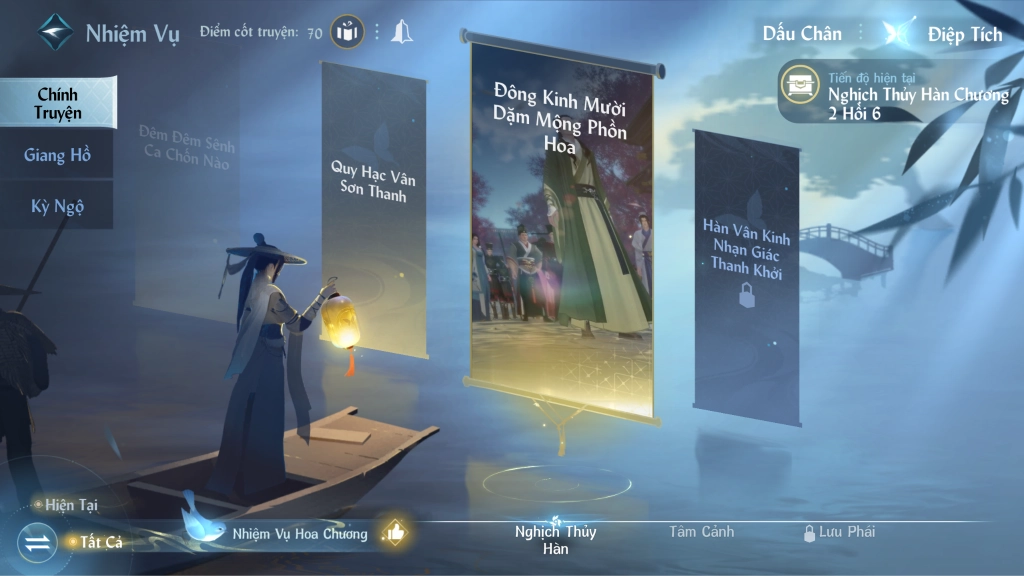Open Dấu Chân at the top
Screen dimensions: 1024x576
802,33
